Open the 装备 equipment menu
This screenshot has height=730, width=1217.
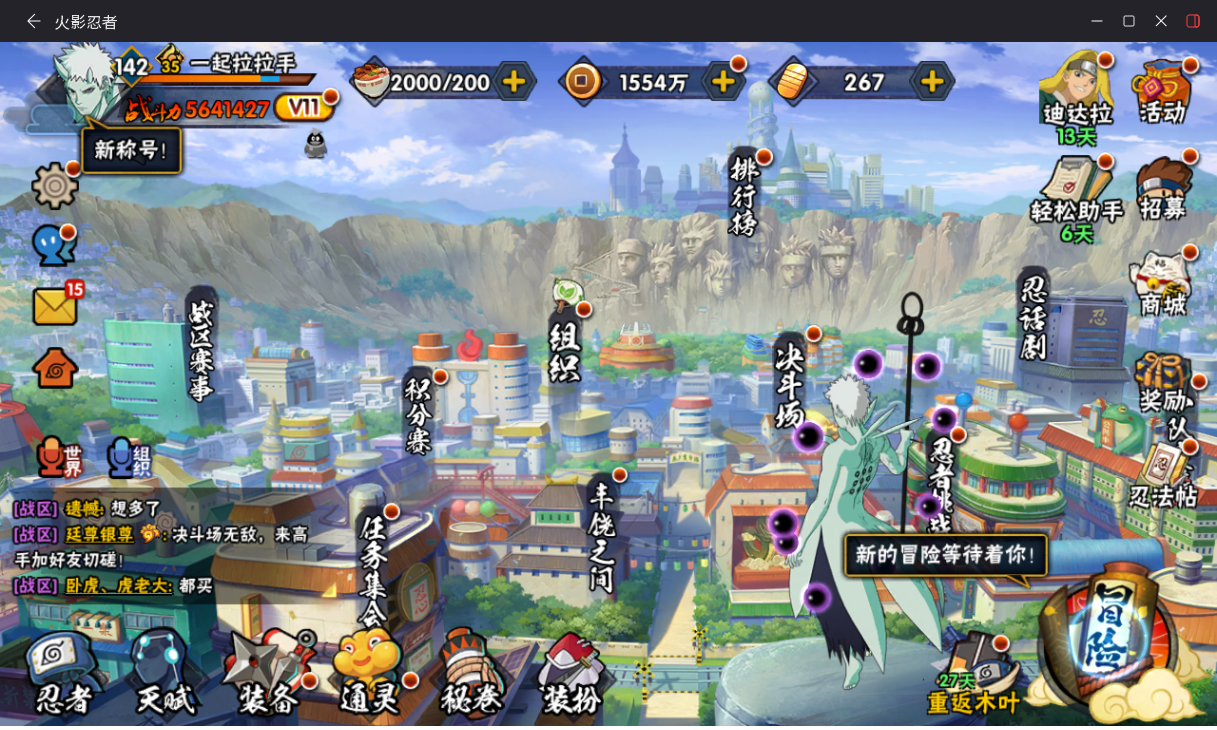[x=268, y=673]
